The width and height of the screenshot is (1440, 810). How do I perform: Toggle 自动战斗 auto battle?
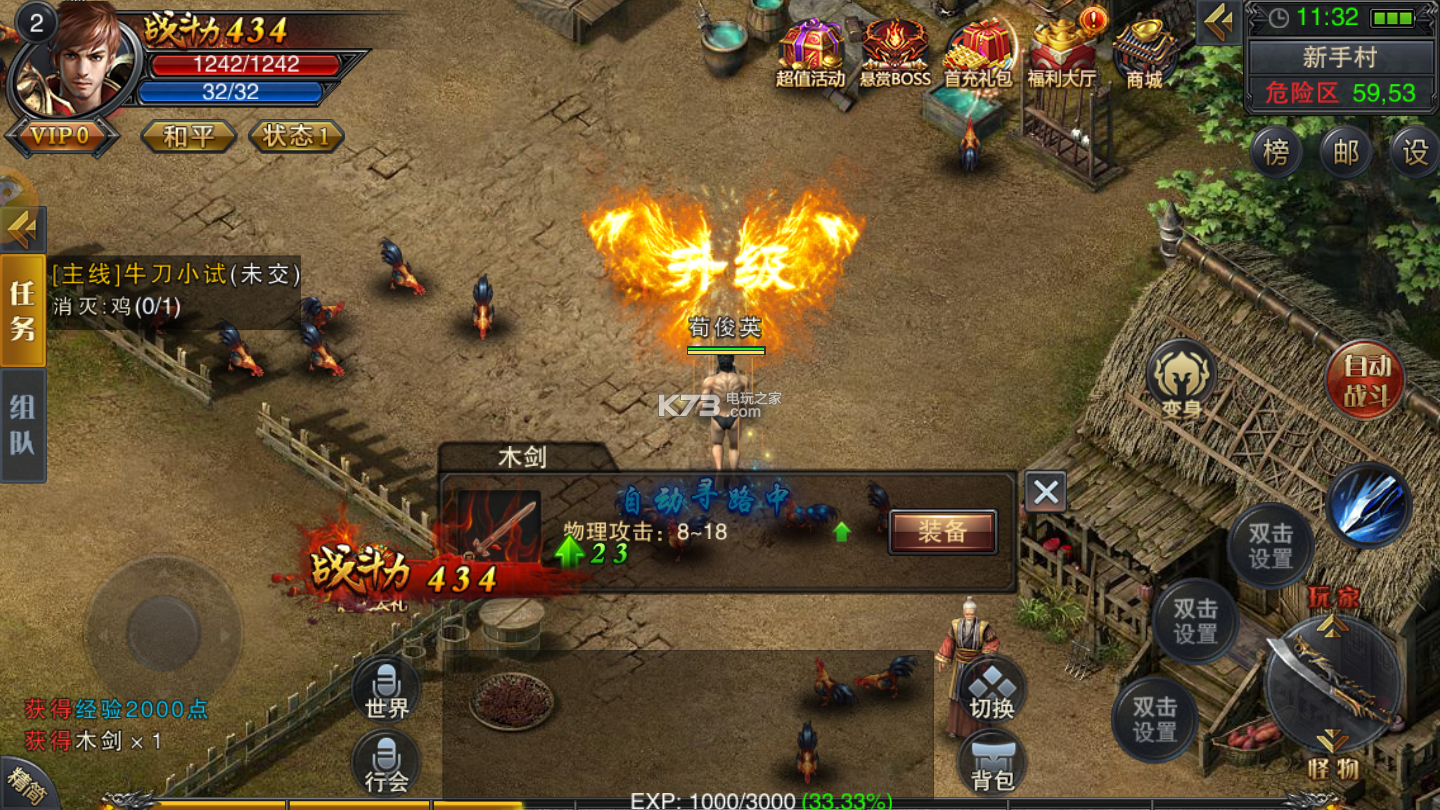point(1365,380)
